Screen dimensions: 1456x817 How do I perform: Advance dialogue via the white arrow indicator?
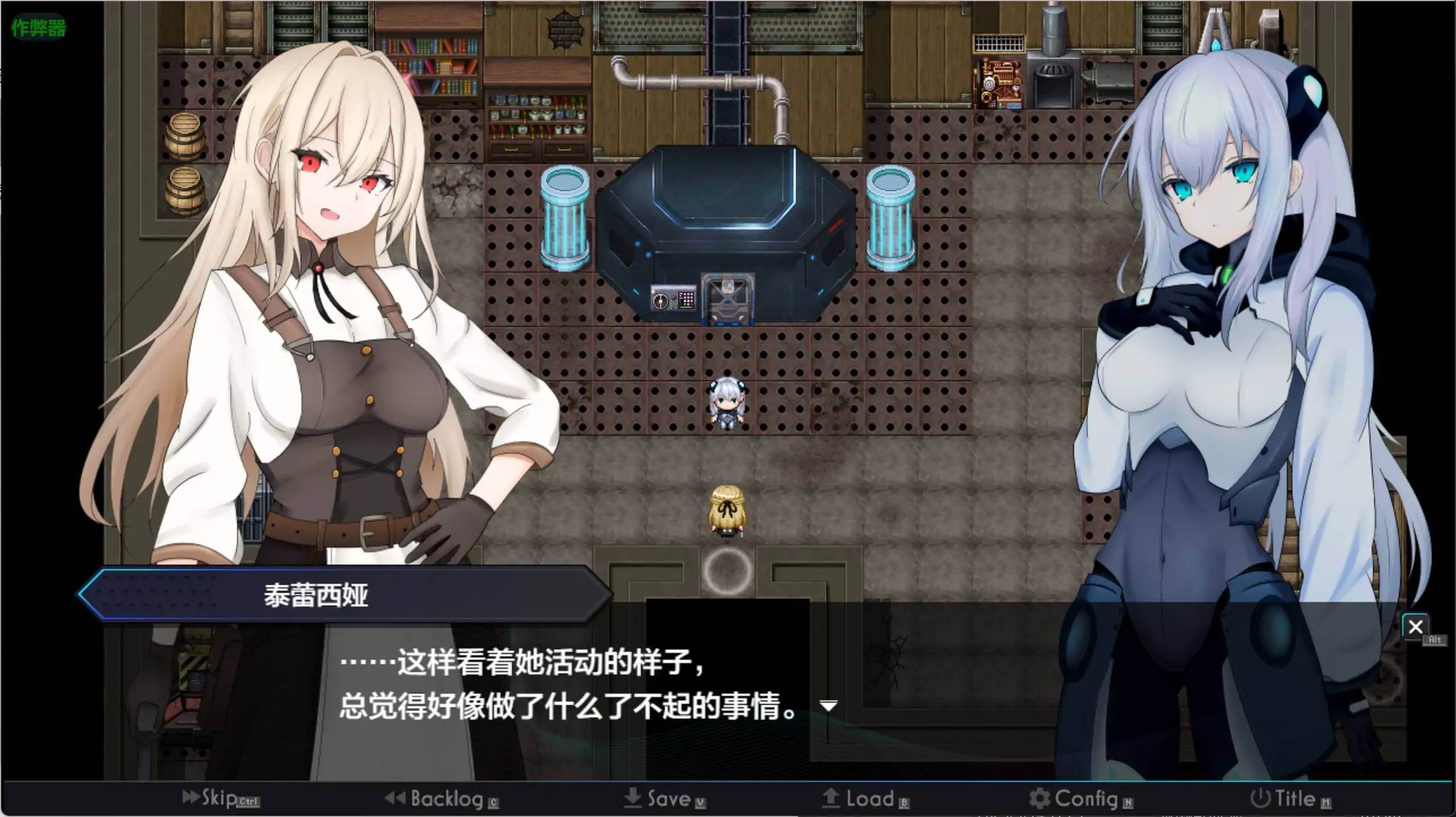pyautogui.click(x=829, y=706)
